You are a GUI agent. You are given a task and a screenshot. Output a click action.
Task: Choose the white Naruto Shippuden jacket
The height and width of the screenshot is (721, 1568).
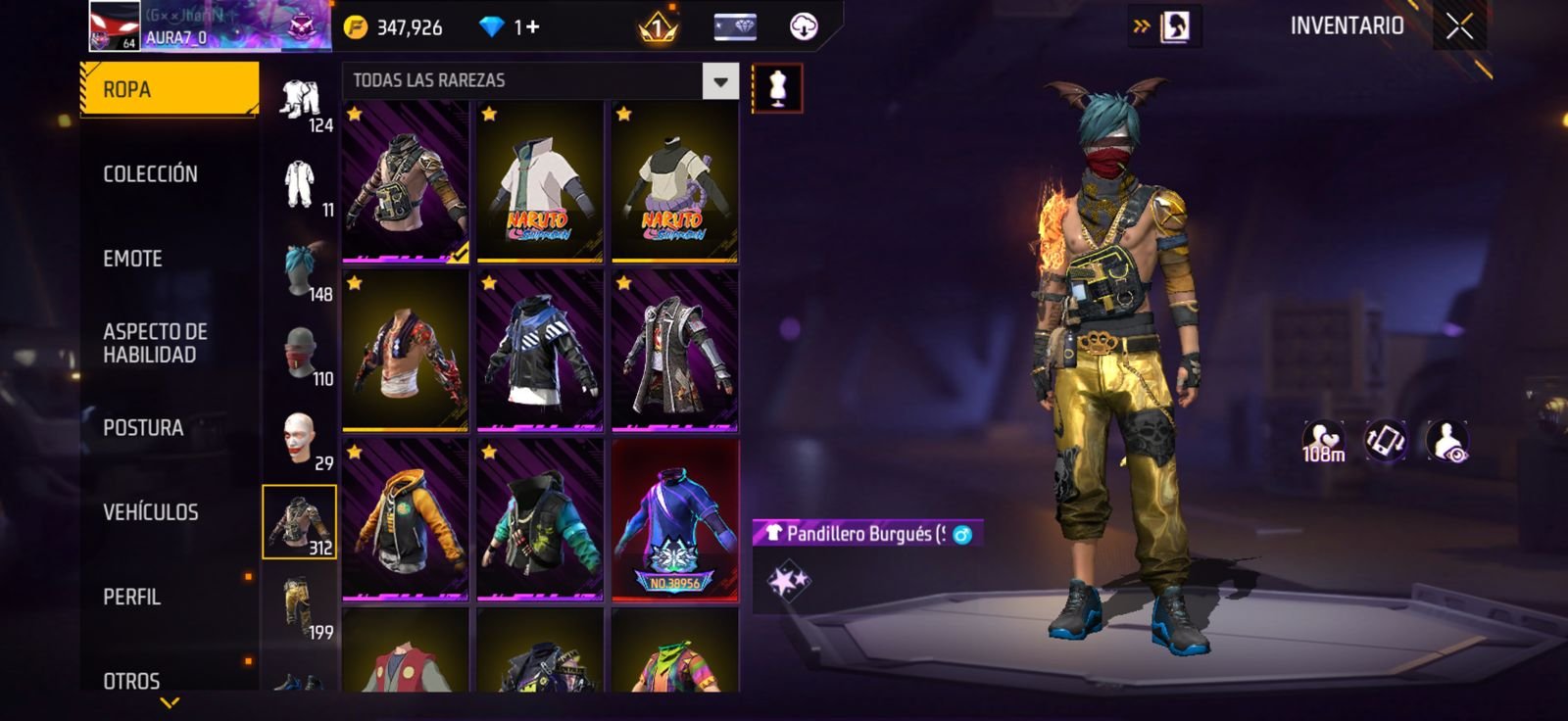tap(540, 182)
